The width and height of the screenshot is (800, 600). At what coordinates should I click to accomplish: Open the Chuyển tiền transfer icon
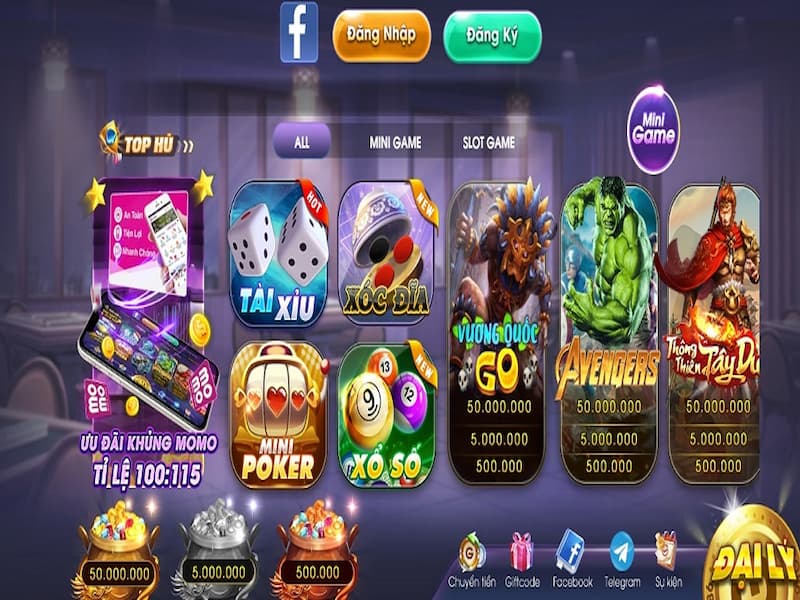click(471, 560)
